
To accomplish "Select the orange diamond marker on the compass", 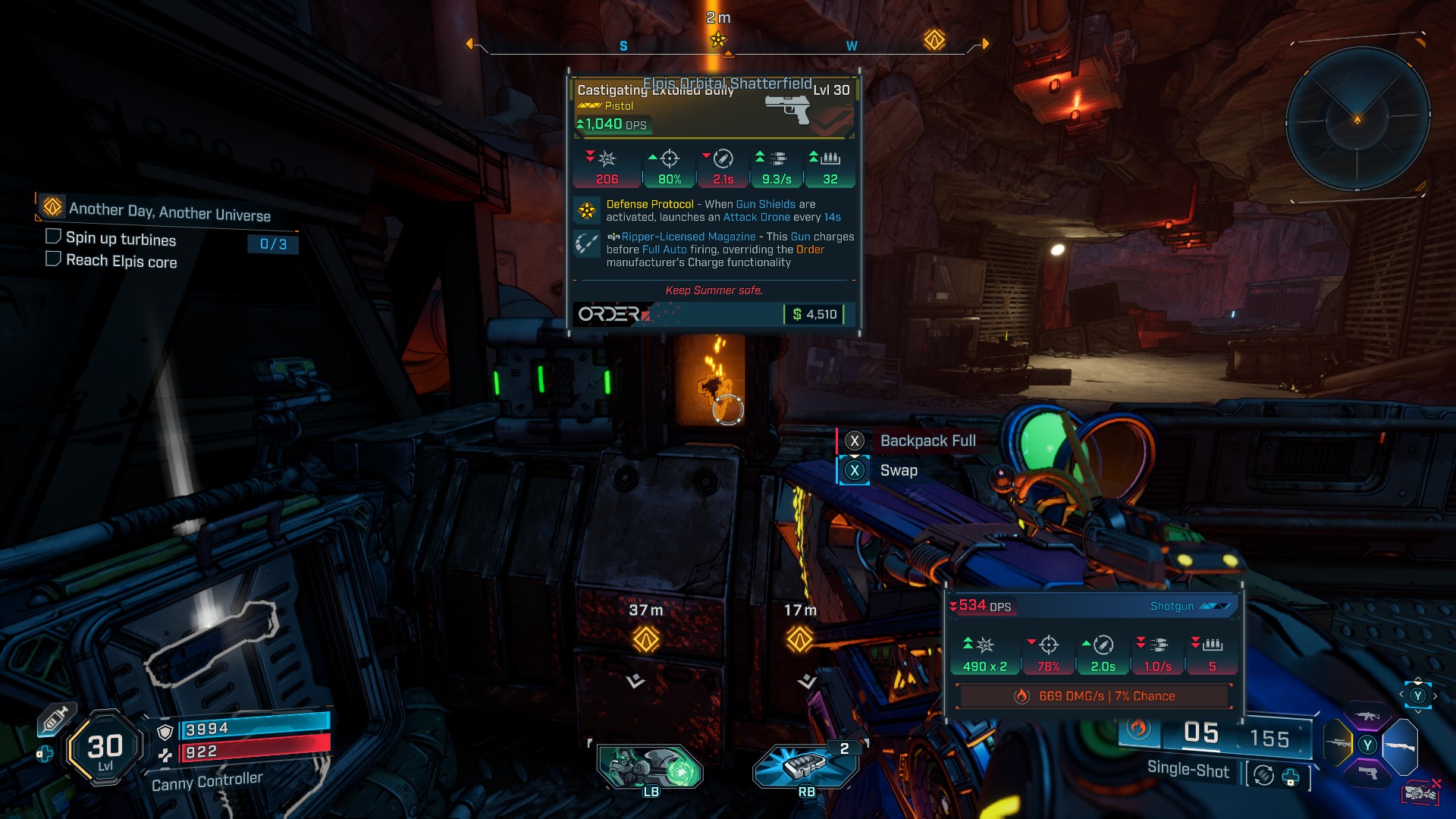I will 934,40.
